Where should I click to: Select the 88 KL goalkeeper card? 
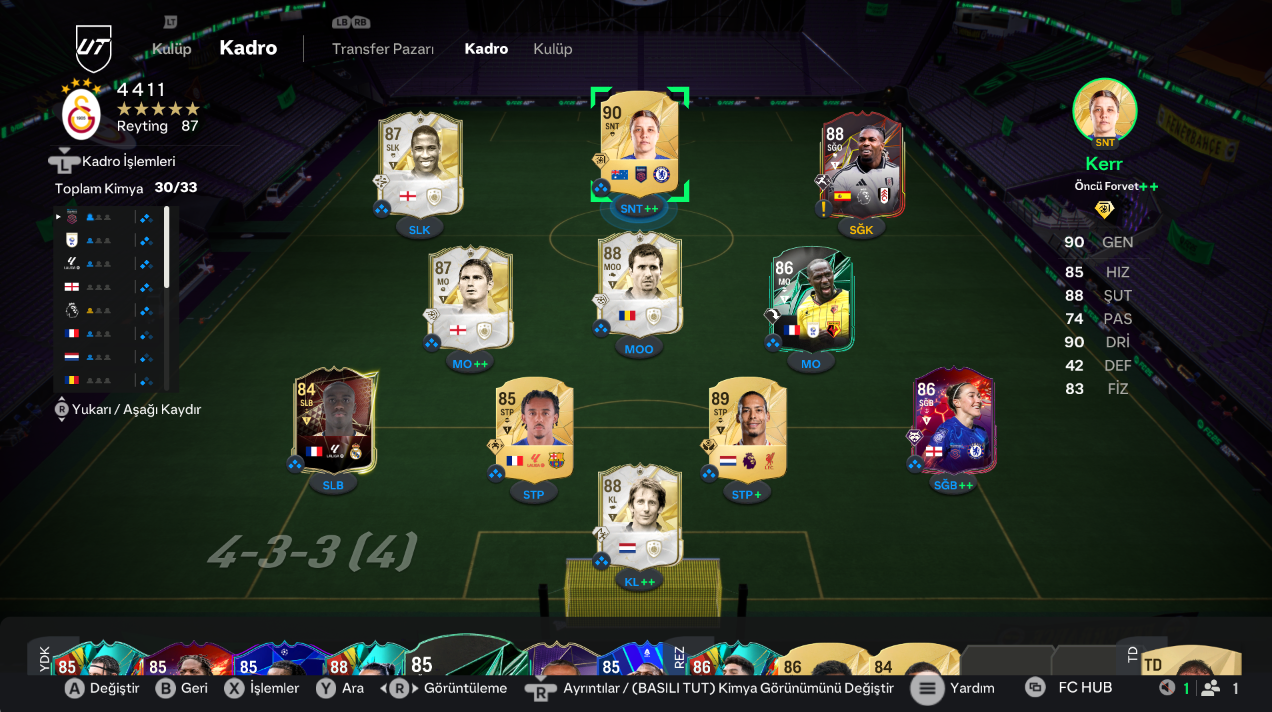[640, 515]
